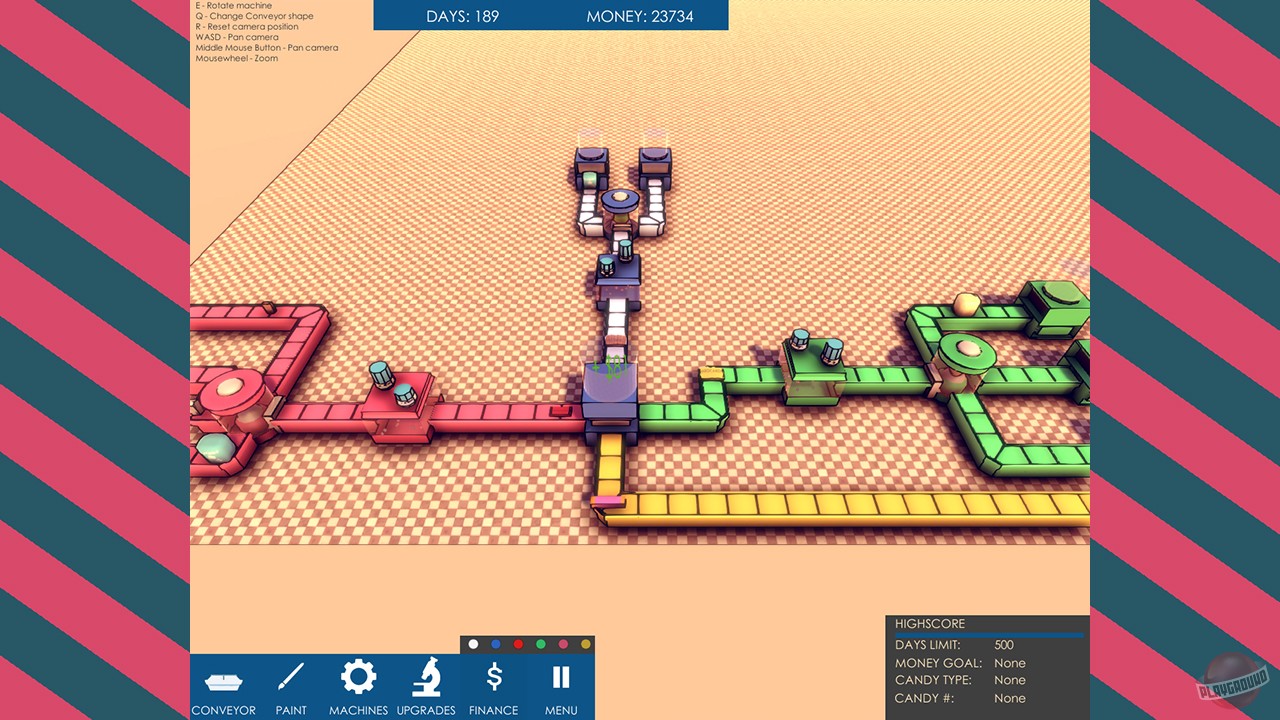Select the blue paint swatch
Image resolution: width=1280 pixels, height=720 pixels.
(496, 644)
